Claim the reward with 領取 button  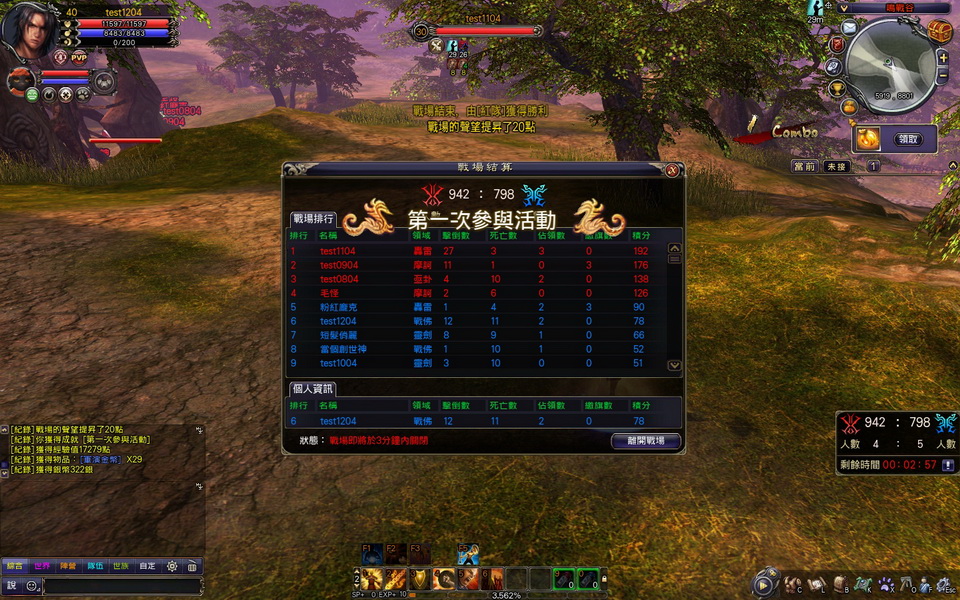tap(908, 139)
